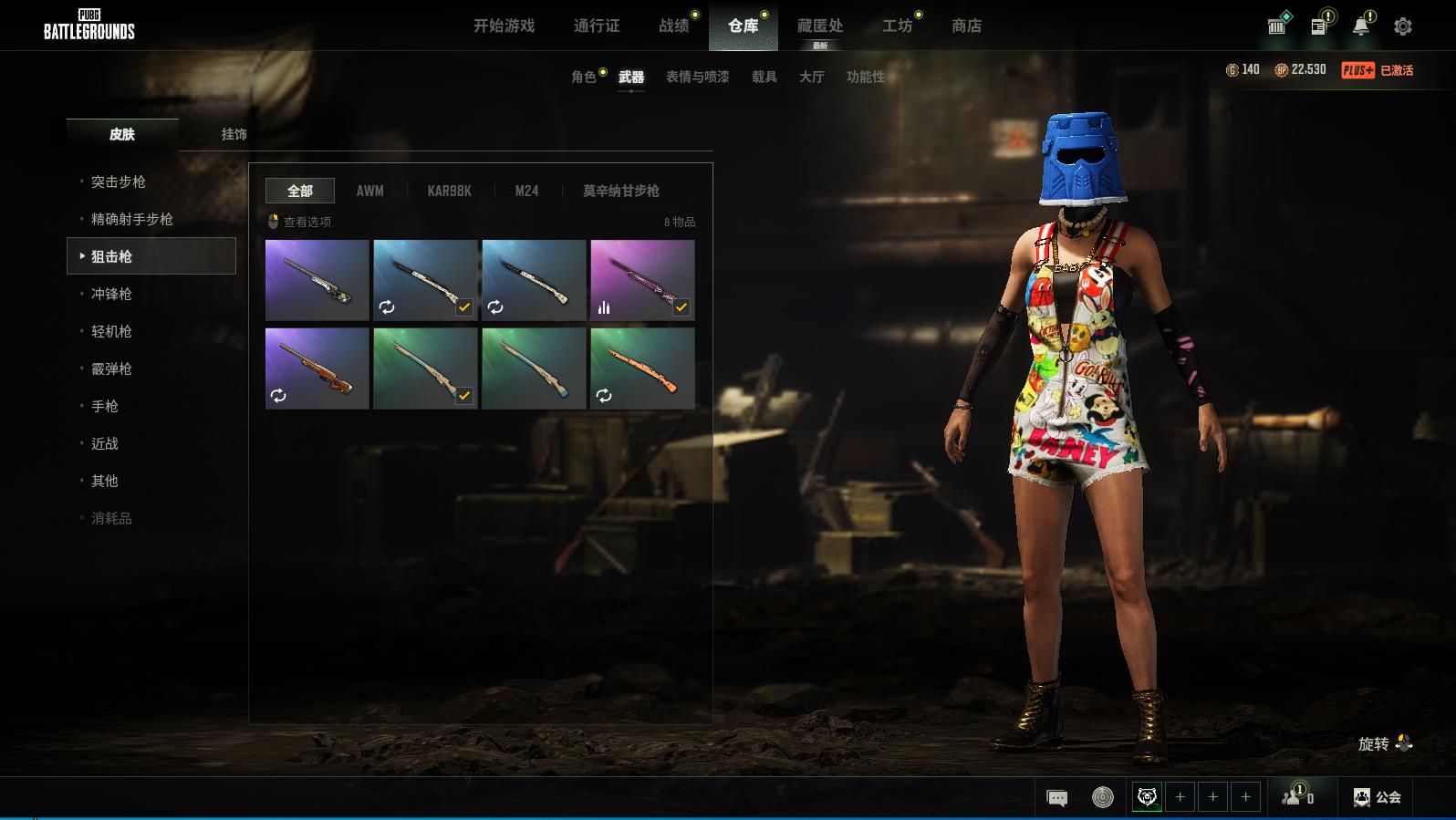This screenshot has height=820, width=1456.
Task: Open the settings gear icon
Action: click(1402, 26)
